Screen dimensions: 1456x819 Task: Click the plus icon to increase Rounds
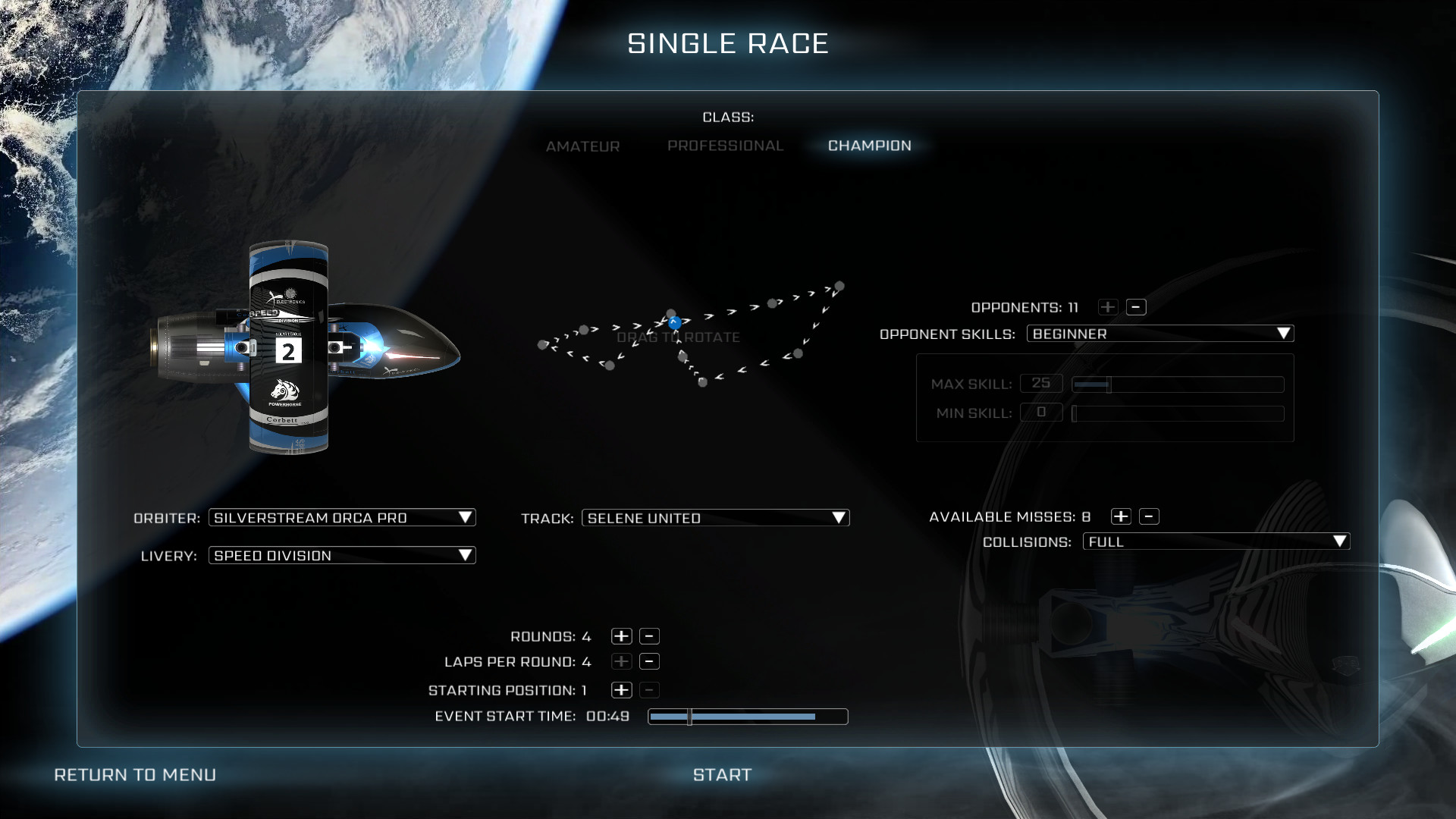pos(622,636)
